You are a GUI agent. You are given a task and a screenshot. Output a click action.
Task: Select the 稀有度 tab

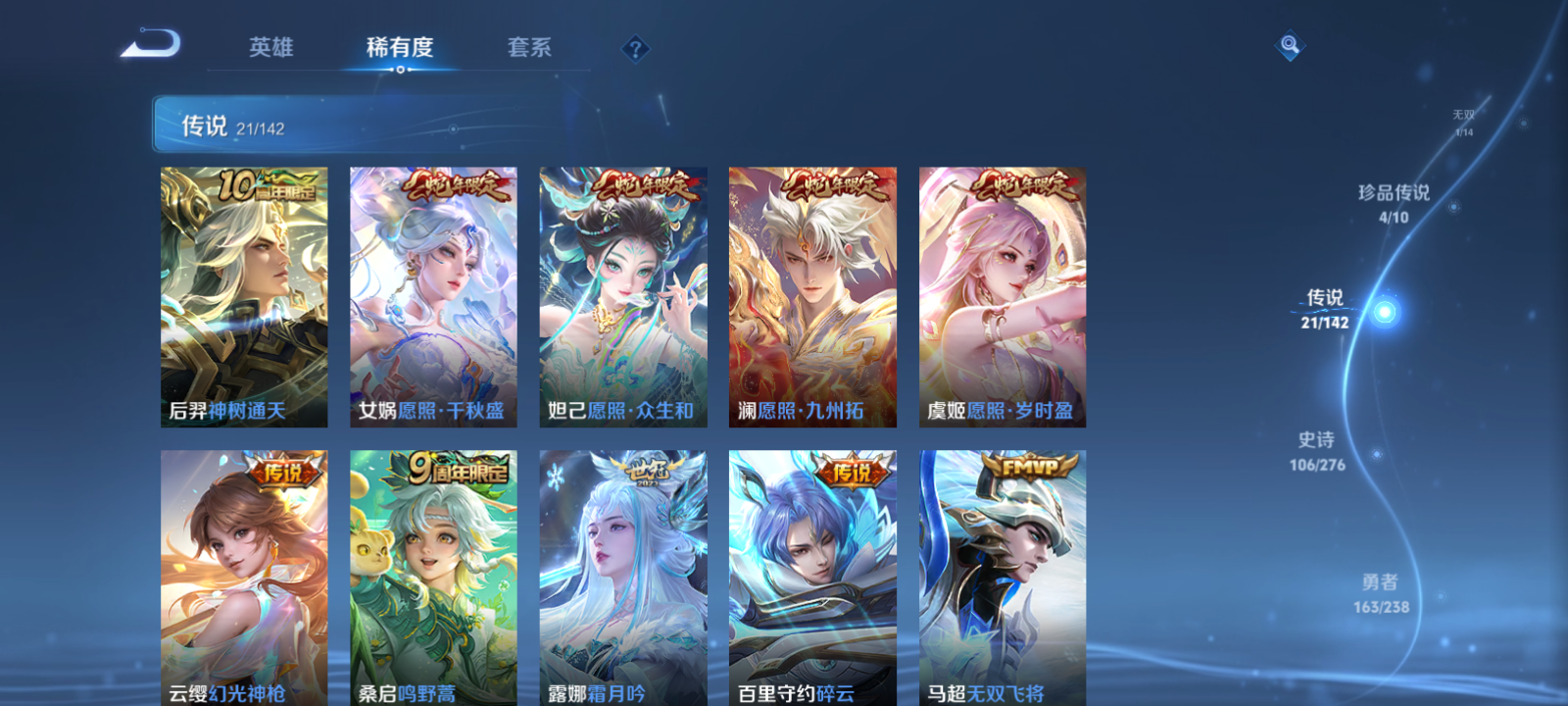(x=397, y=46)
